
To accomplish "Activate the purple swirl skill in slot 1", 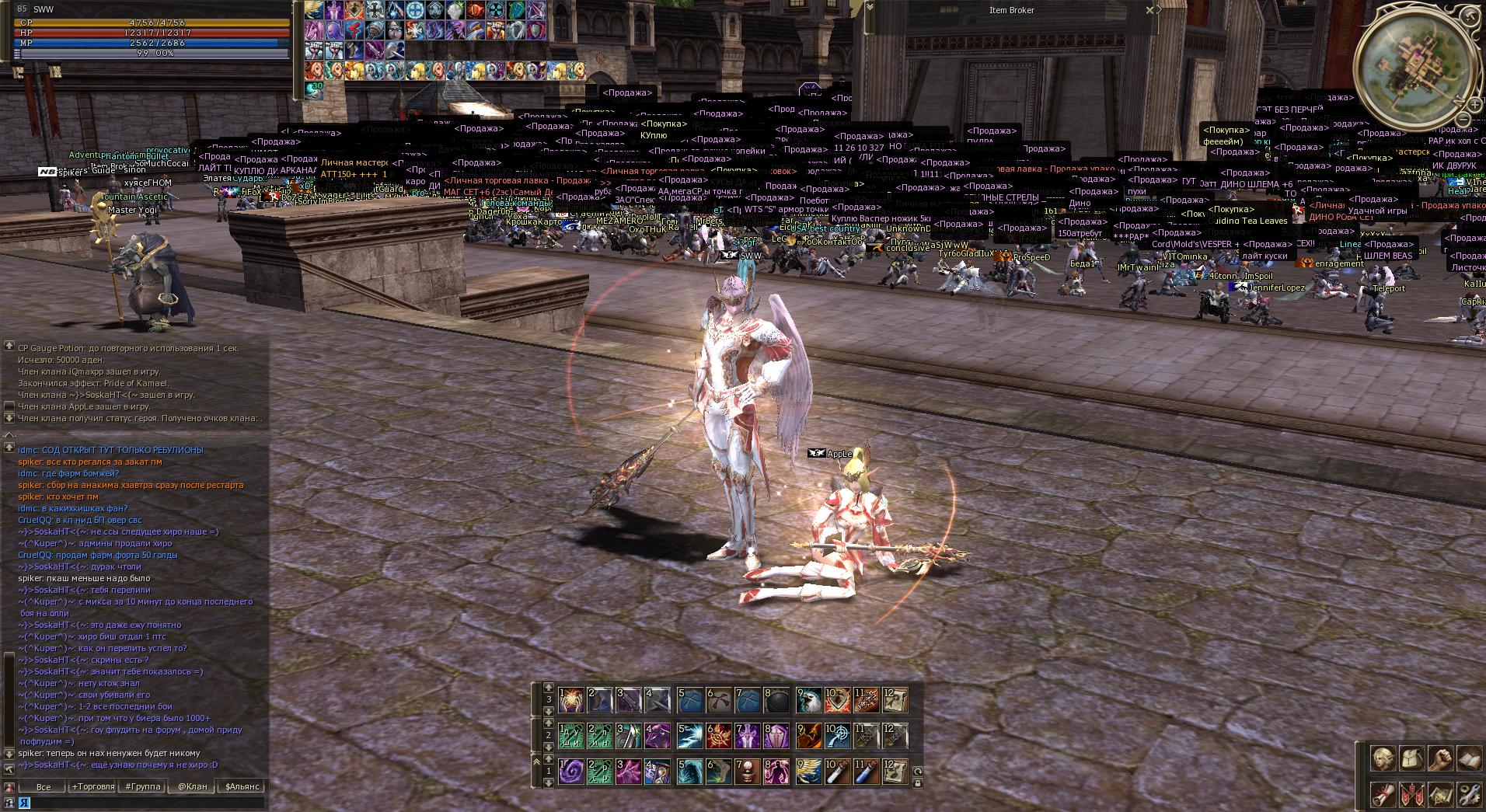I will coord(571,772).
